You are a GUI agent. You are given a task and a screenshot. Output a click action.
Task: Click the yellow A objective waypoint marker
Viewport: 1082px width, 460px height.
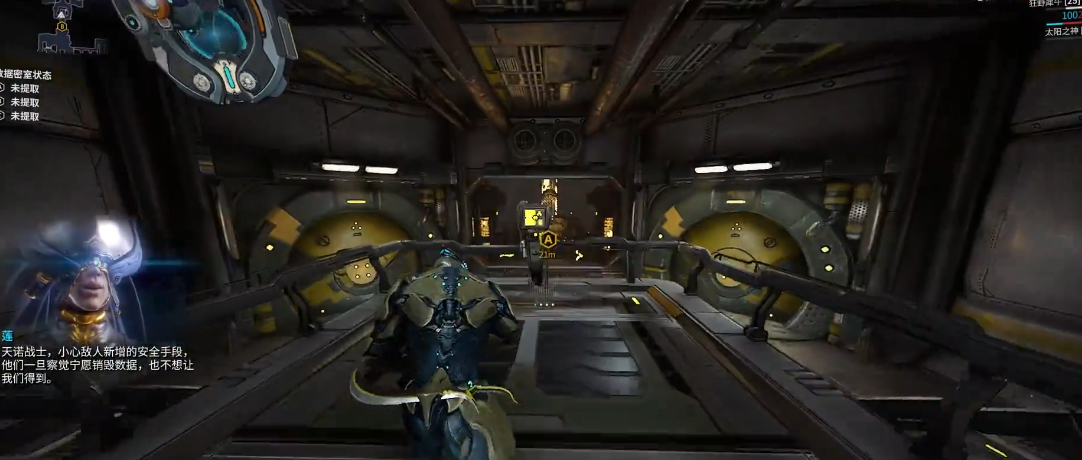(x=547, y=240)
